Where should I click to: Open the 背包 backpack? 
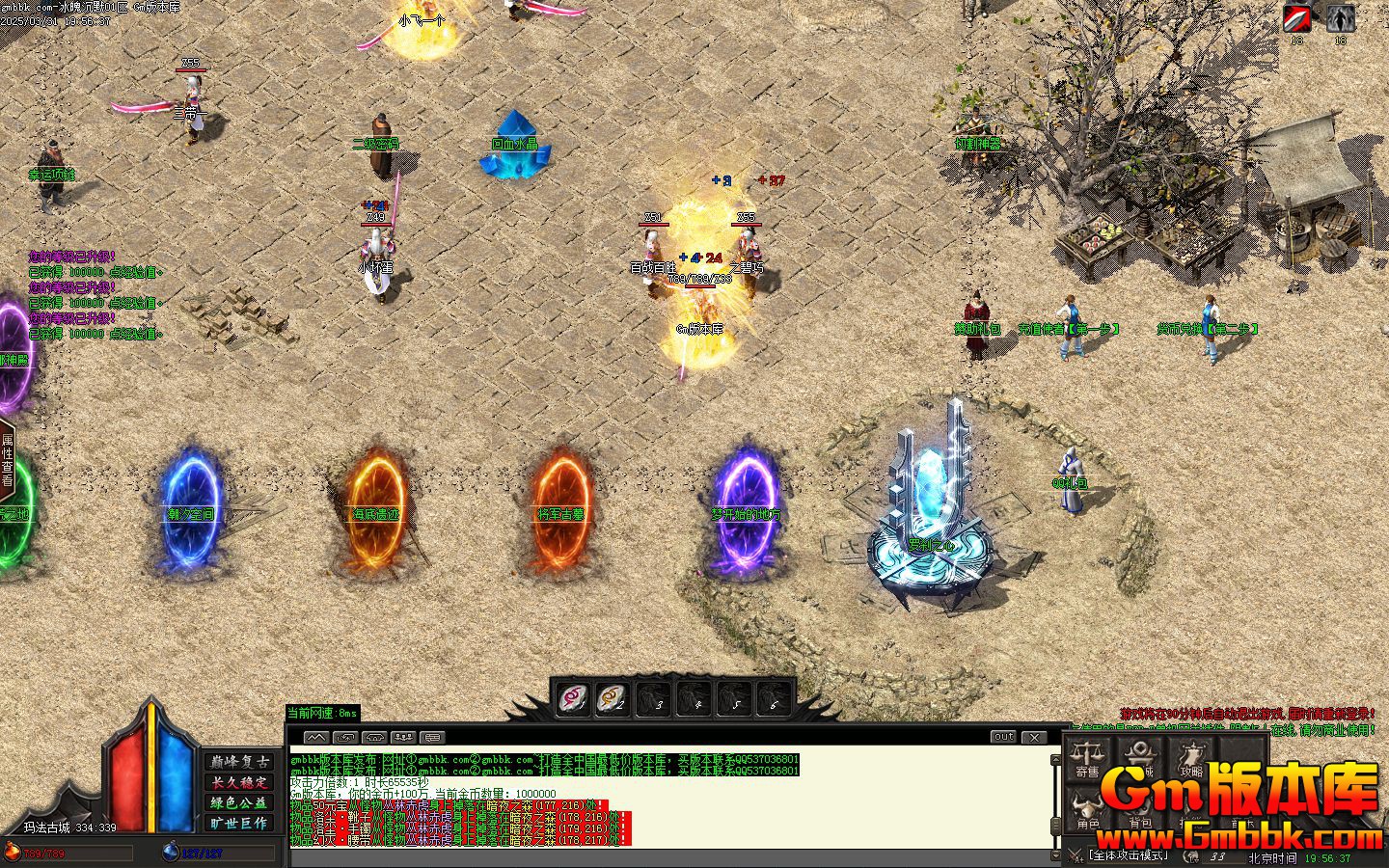coord(1140,810)
